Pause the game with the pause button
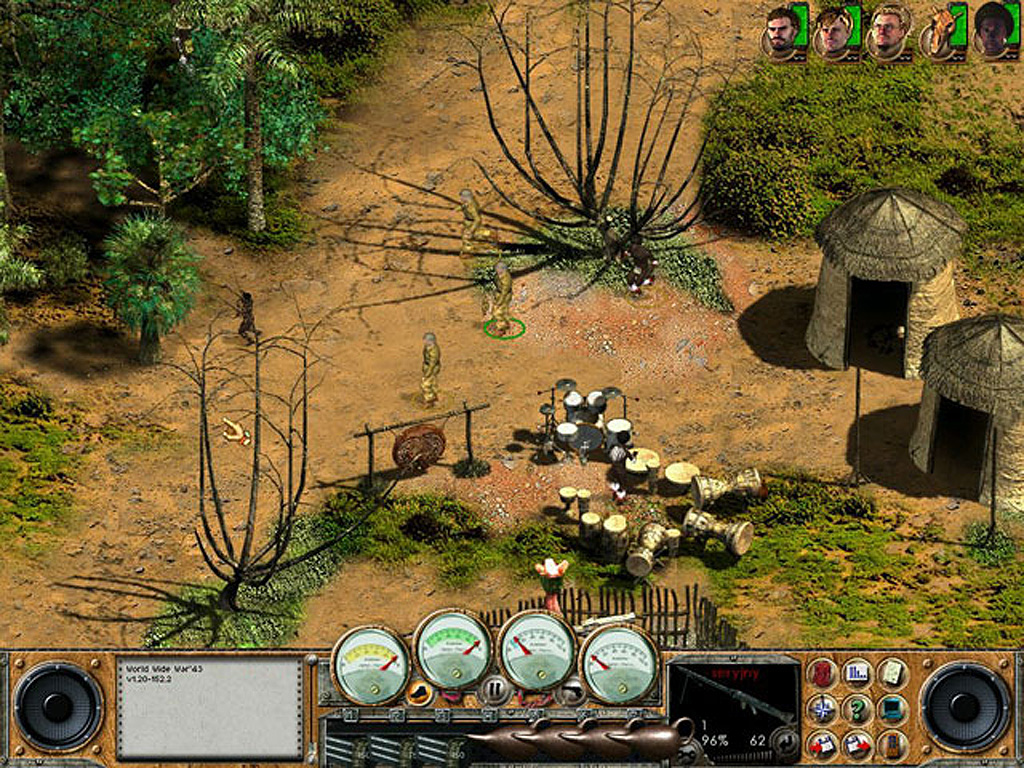This screenshot has width=1024, height=768. click(494, 688)
